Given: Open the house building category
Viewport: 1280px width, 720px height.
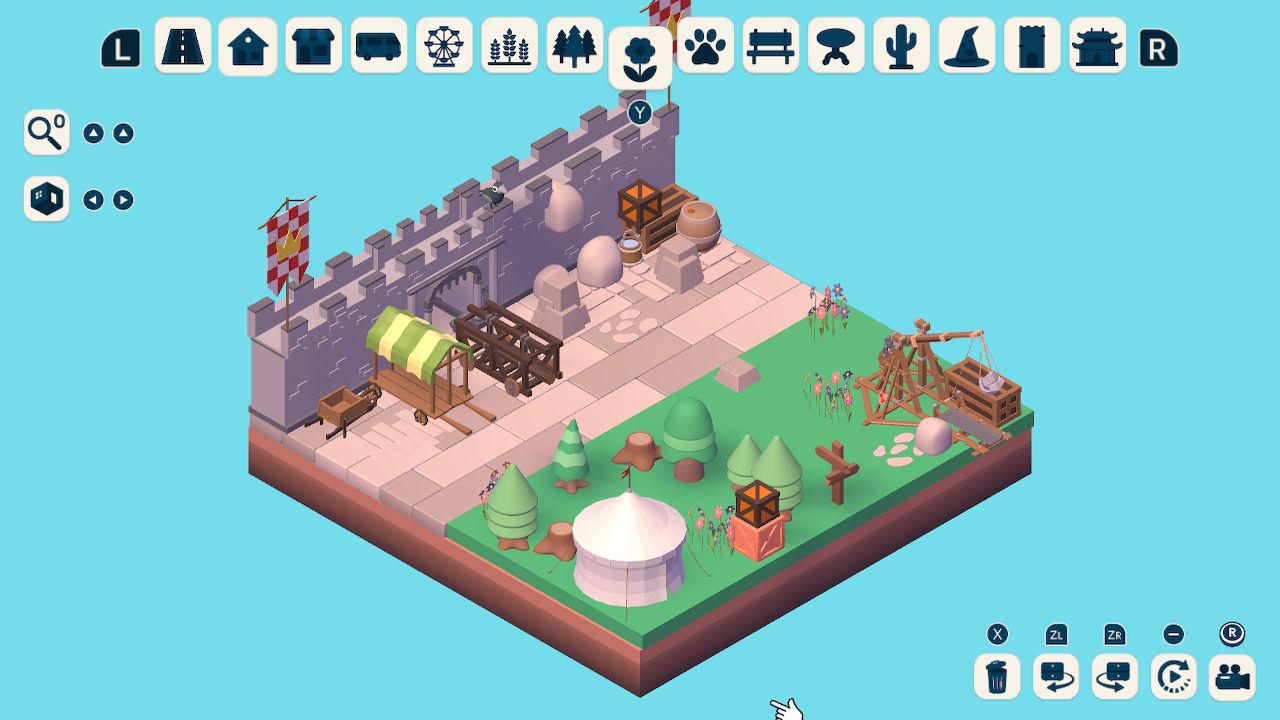Looking at the screenshot, I should click(x=247, y=45).
